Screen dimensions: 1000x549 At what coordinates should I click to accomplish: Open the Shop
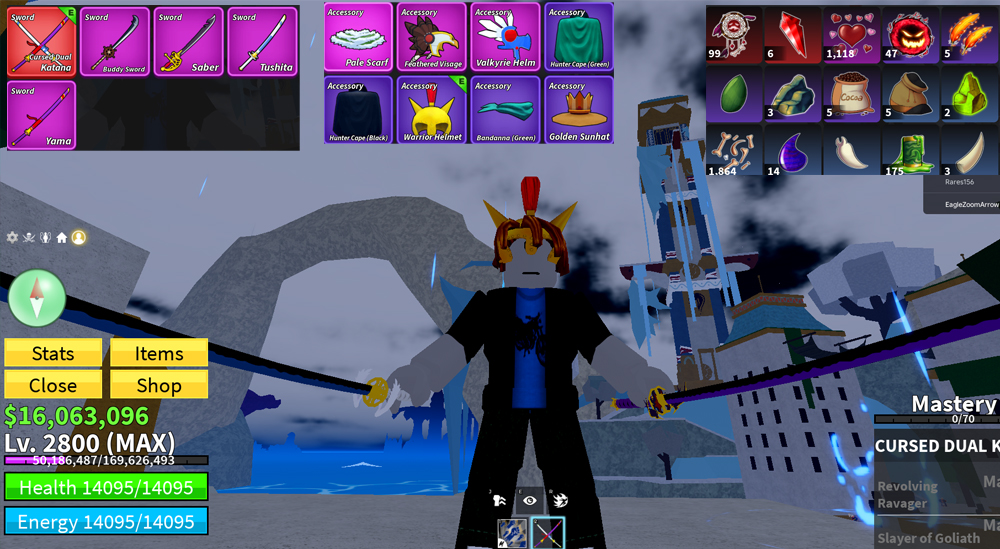point(159,385)
